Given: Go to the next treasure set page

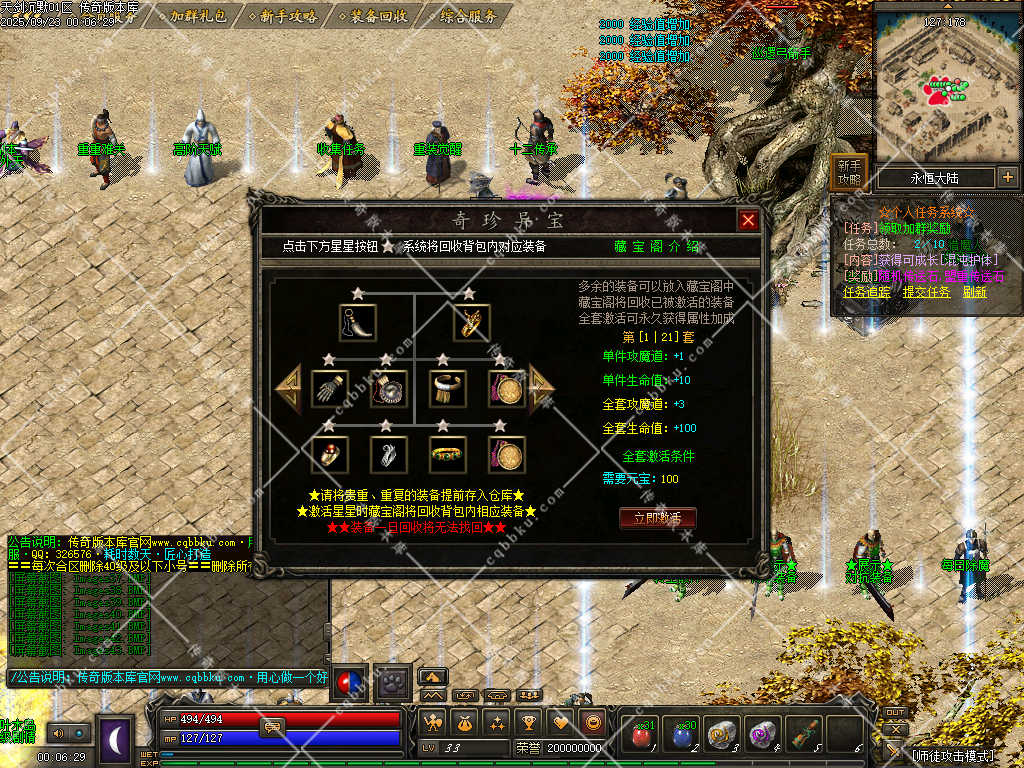Looking at the screenshot, I should [x=542, y=388].
